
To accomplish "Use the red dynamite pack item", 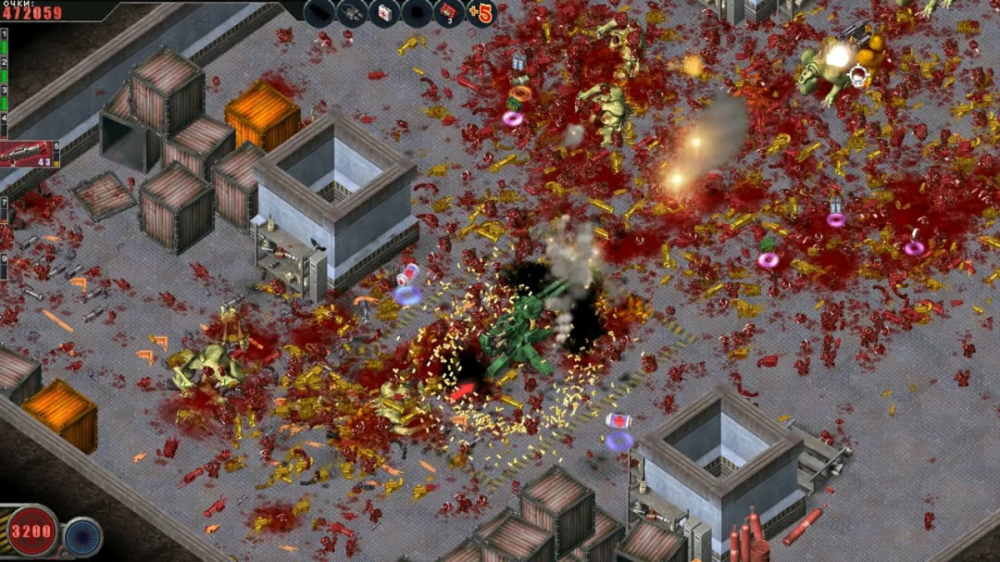I will point(449,13).
